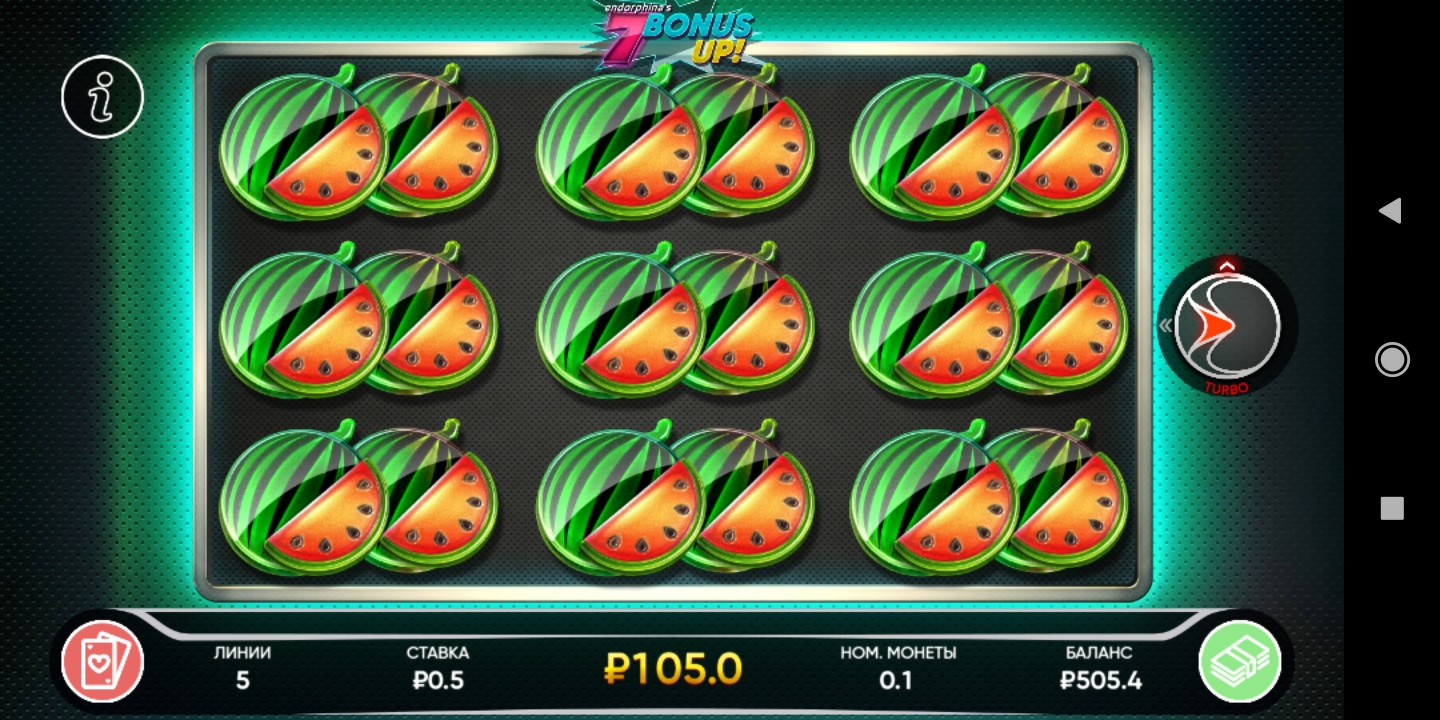
Task: Change the coin value (Ном. монеты)
Action: coord(898,668)
